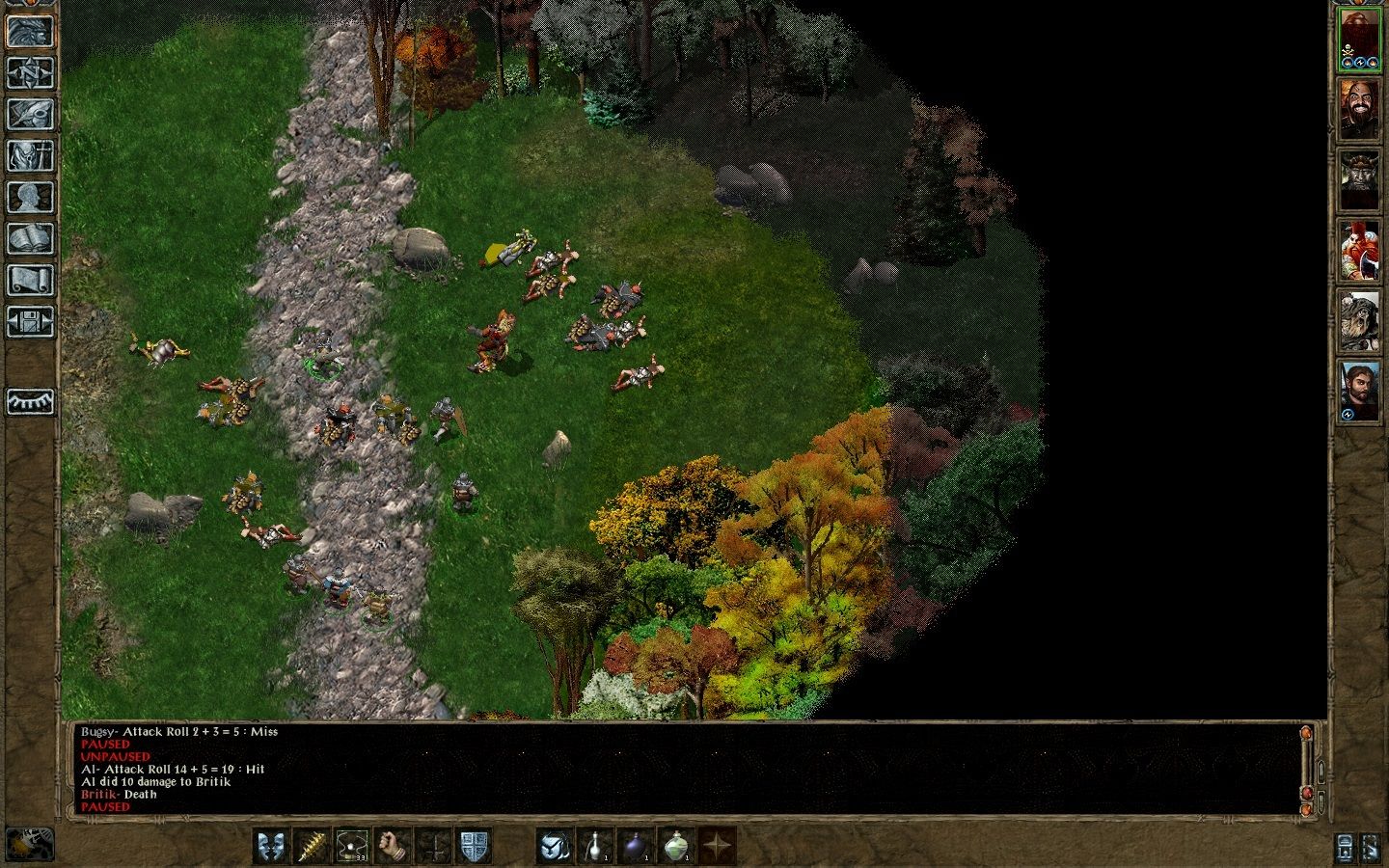Open the satchel quick item button
Image resolution: width=1389 pixels, height=868 pixels.
pos(555,846)
